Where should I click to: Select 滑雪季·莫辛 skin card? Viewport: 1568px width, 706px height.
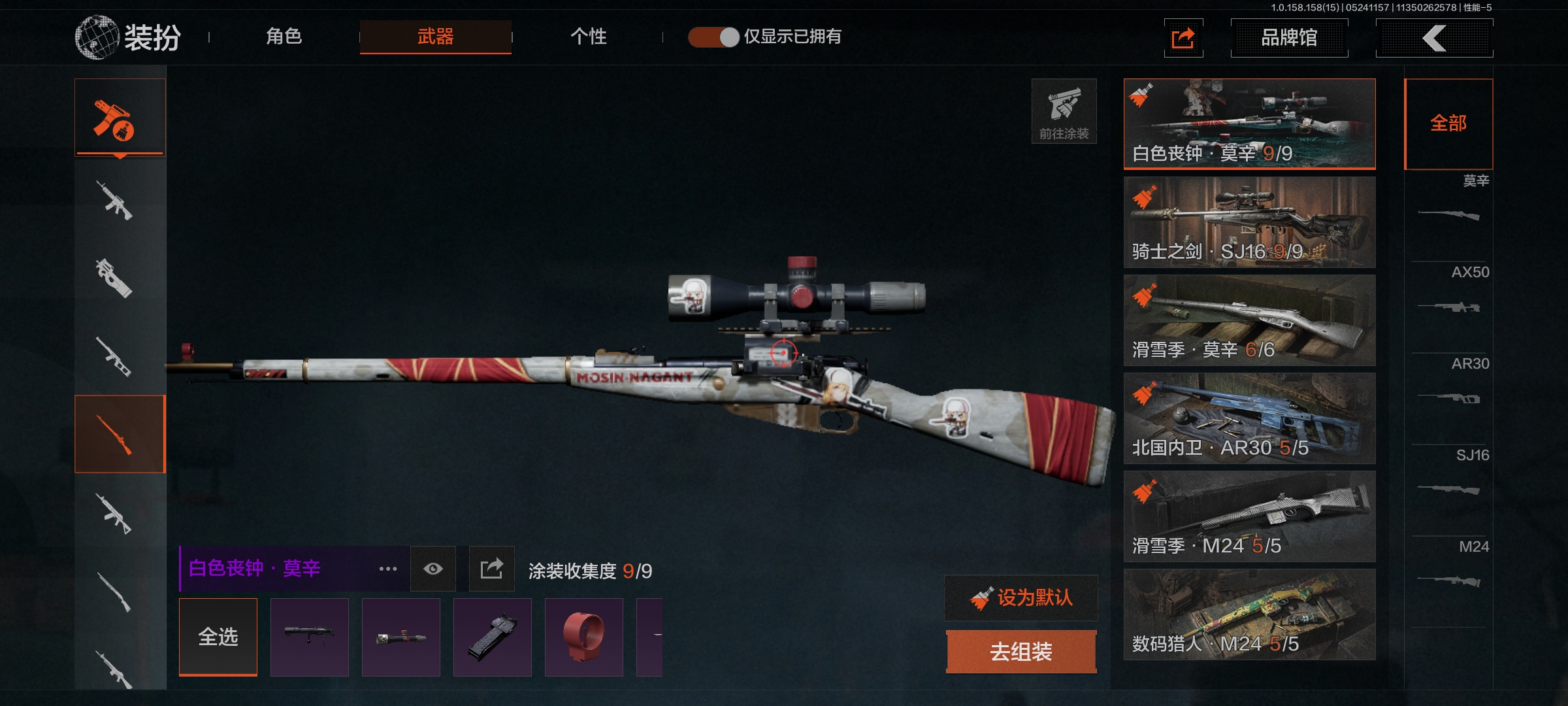(1249, 320)
